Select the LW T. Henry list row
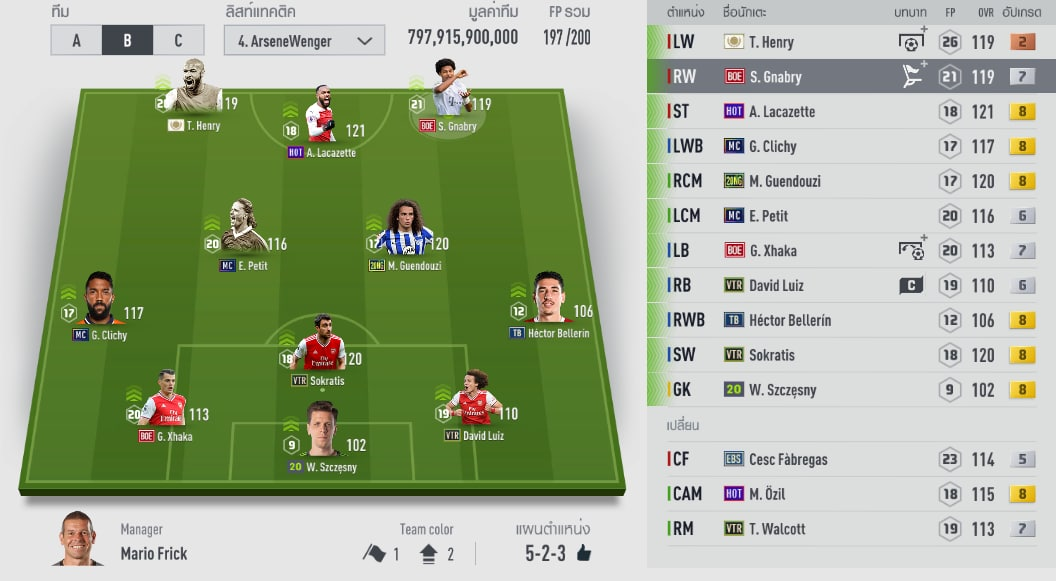 point(851,42)
